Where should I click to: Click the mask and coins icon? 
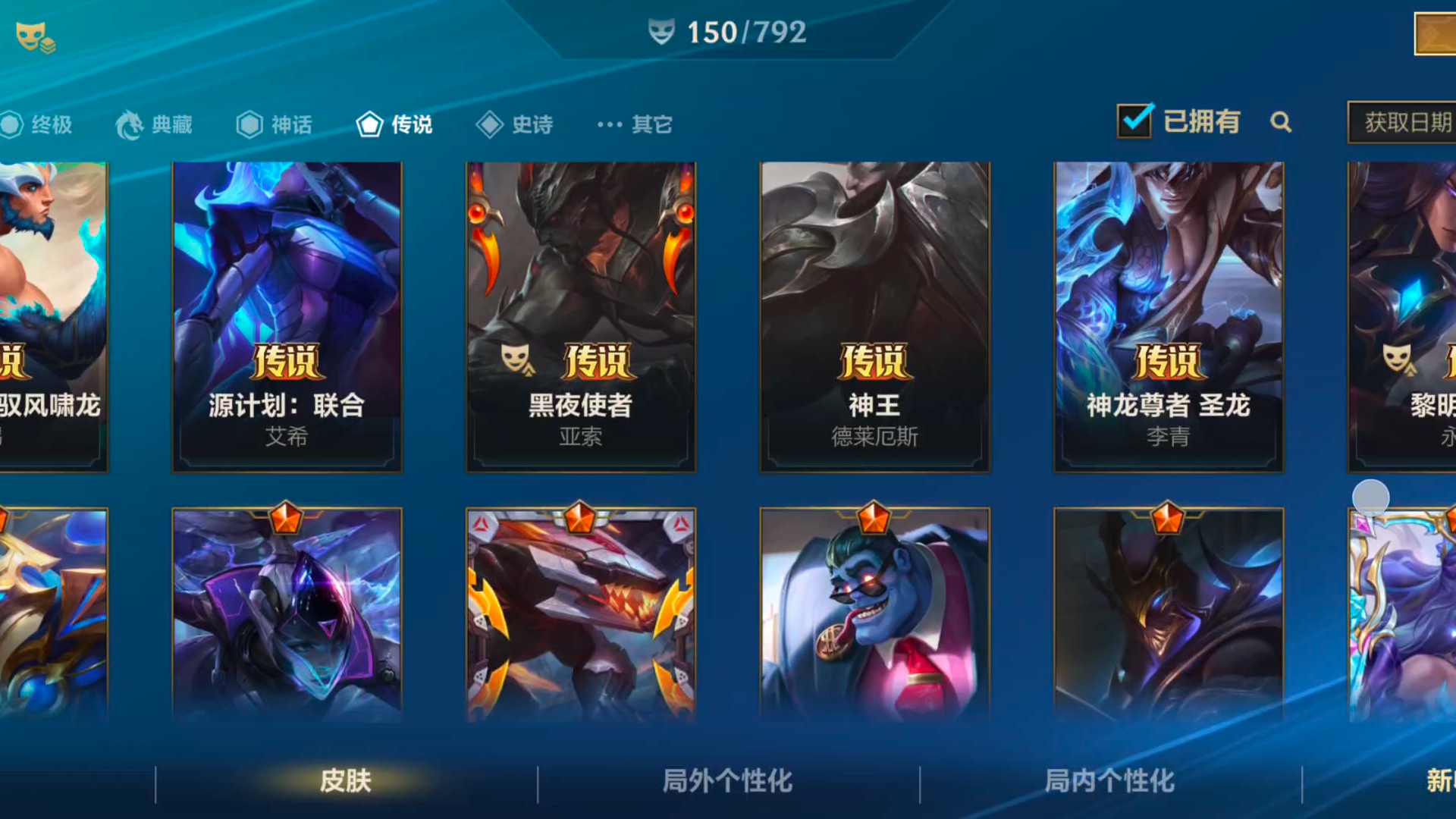(36, 37)
